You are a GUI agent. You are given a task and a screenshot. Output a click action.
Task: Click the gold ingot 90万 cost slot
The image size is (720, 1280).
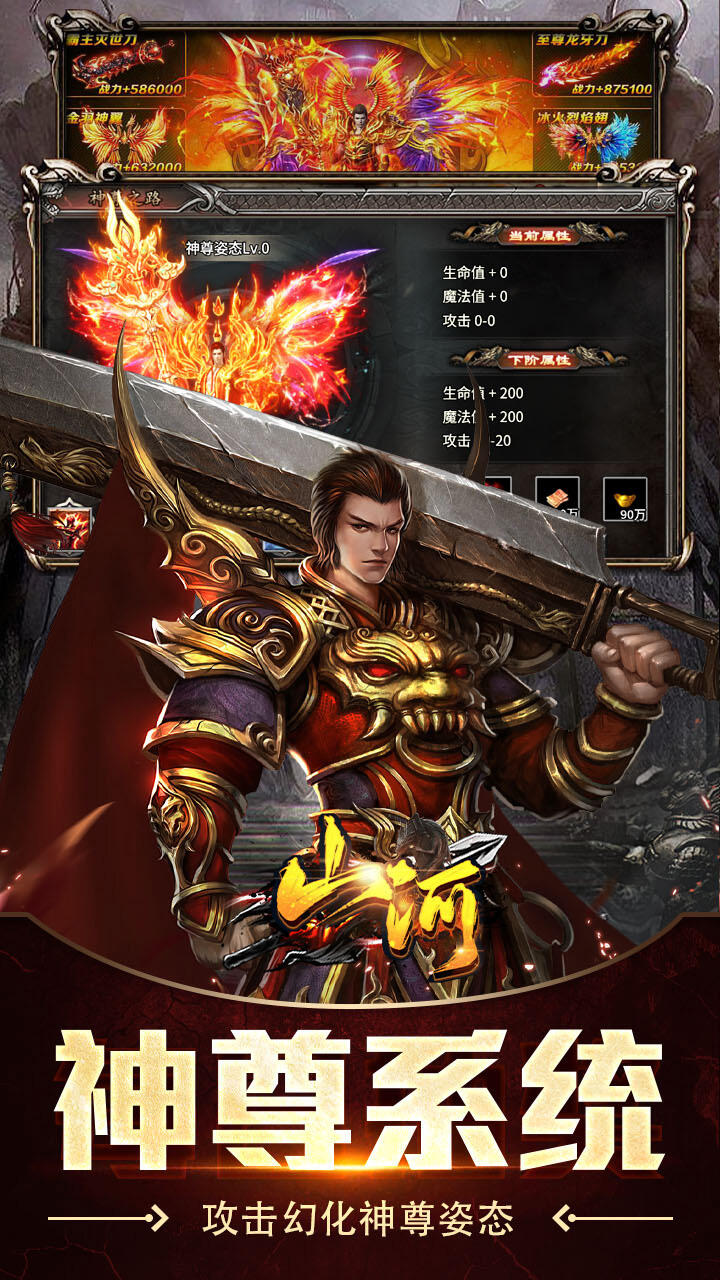[626, 499]
